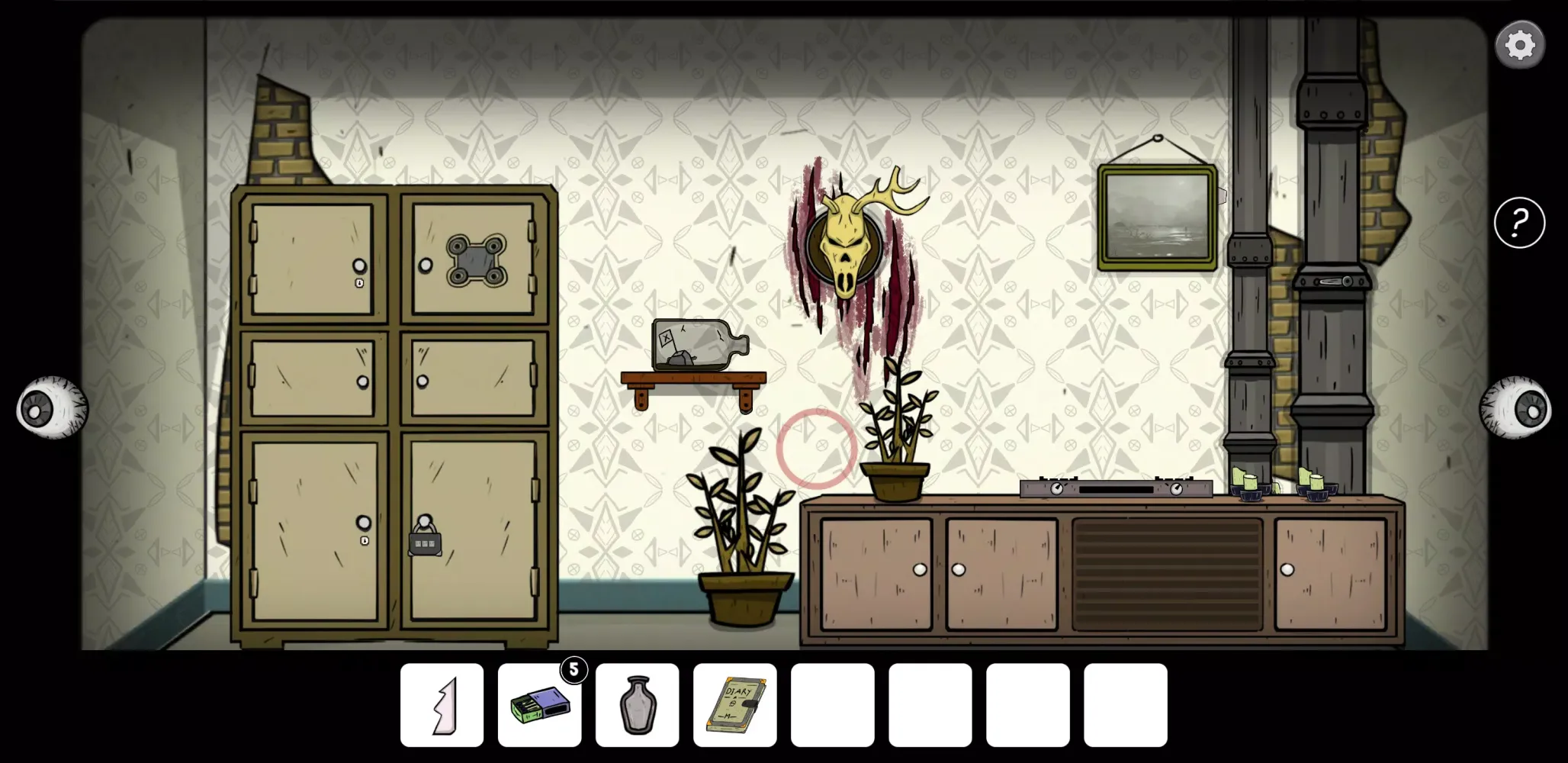Click the combination lock on the lower cabinet
This screenshot has height=763, width=1568.
[x=424, y=544]
